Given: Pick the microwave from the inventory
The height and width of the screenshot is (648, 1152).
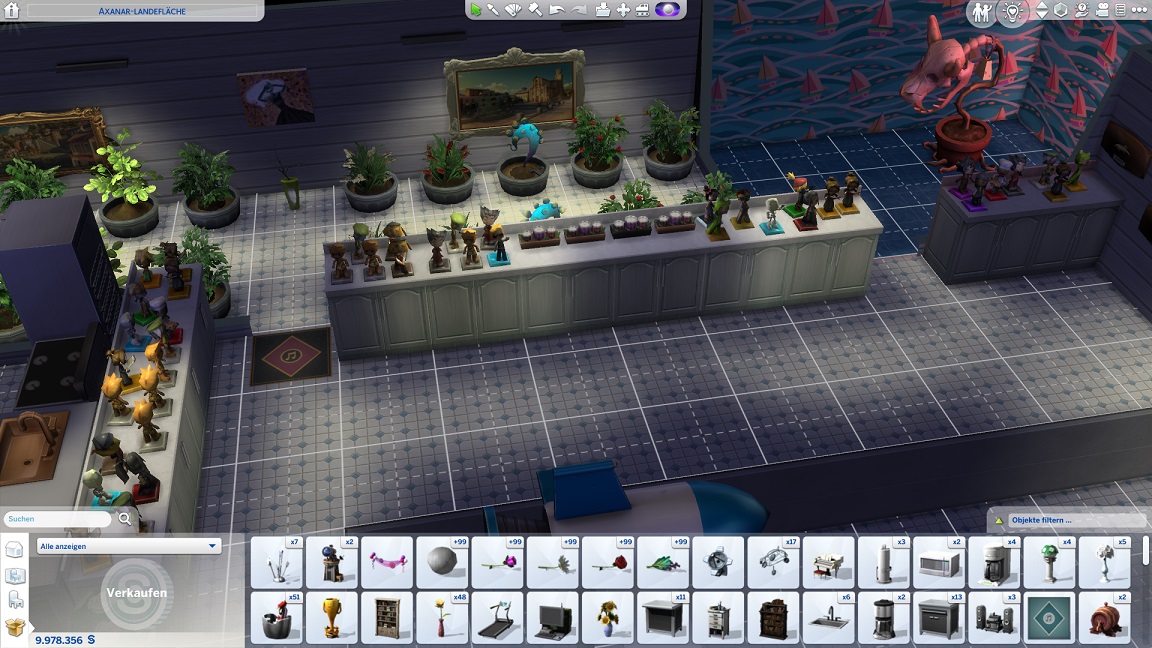Looking at the screenshot, I should pos(939,563).
